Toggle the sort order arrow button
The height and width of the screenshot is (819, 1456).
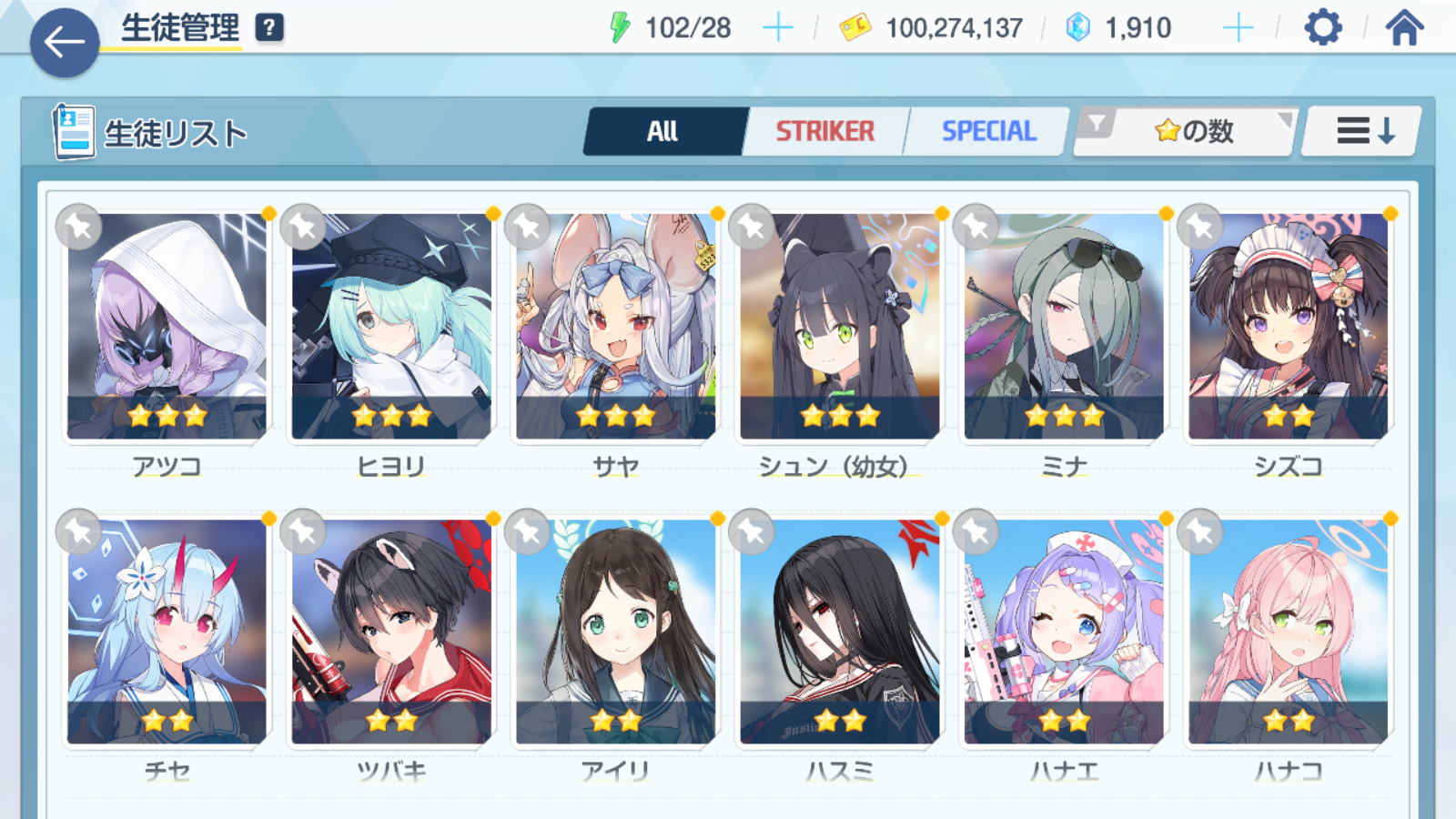pos(1362,132)
